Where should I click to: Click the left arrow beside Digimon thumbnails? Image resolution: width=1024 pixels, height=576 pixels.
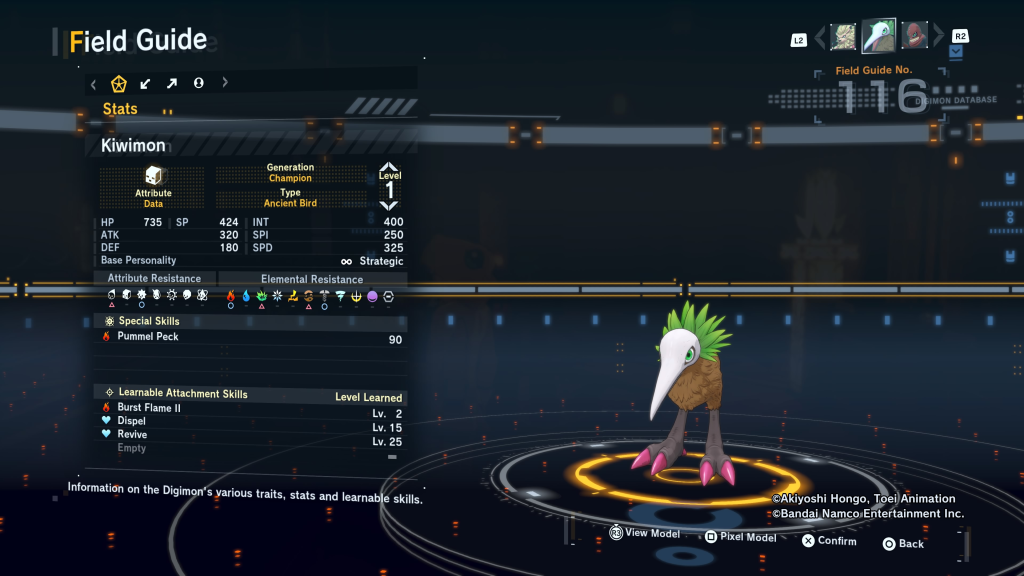pyautogui.click(x=821, y=38)
